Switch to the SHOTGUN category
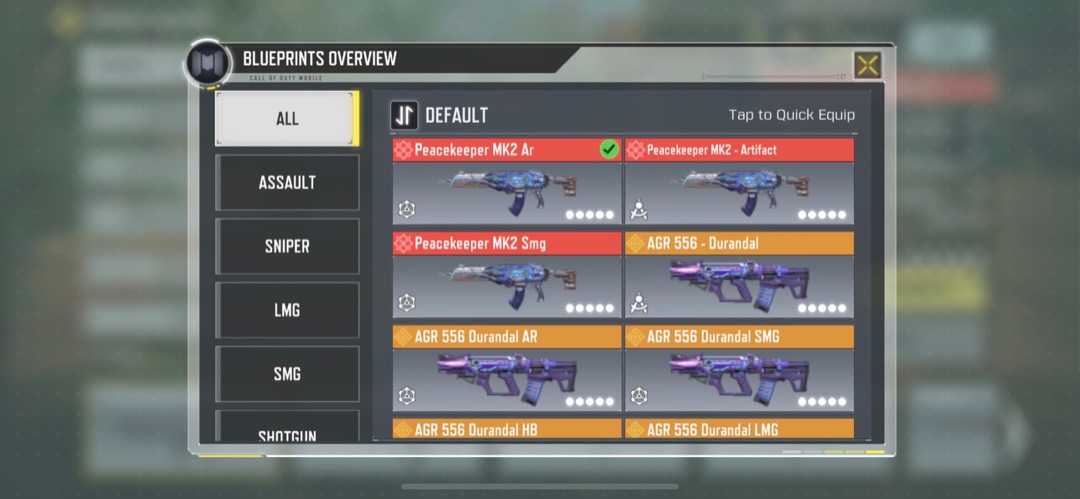Screen dimensions: 1080x499 pos(287,431)
